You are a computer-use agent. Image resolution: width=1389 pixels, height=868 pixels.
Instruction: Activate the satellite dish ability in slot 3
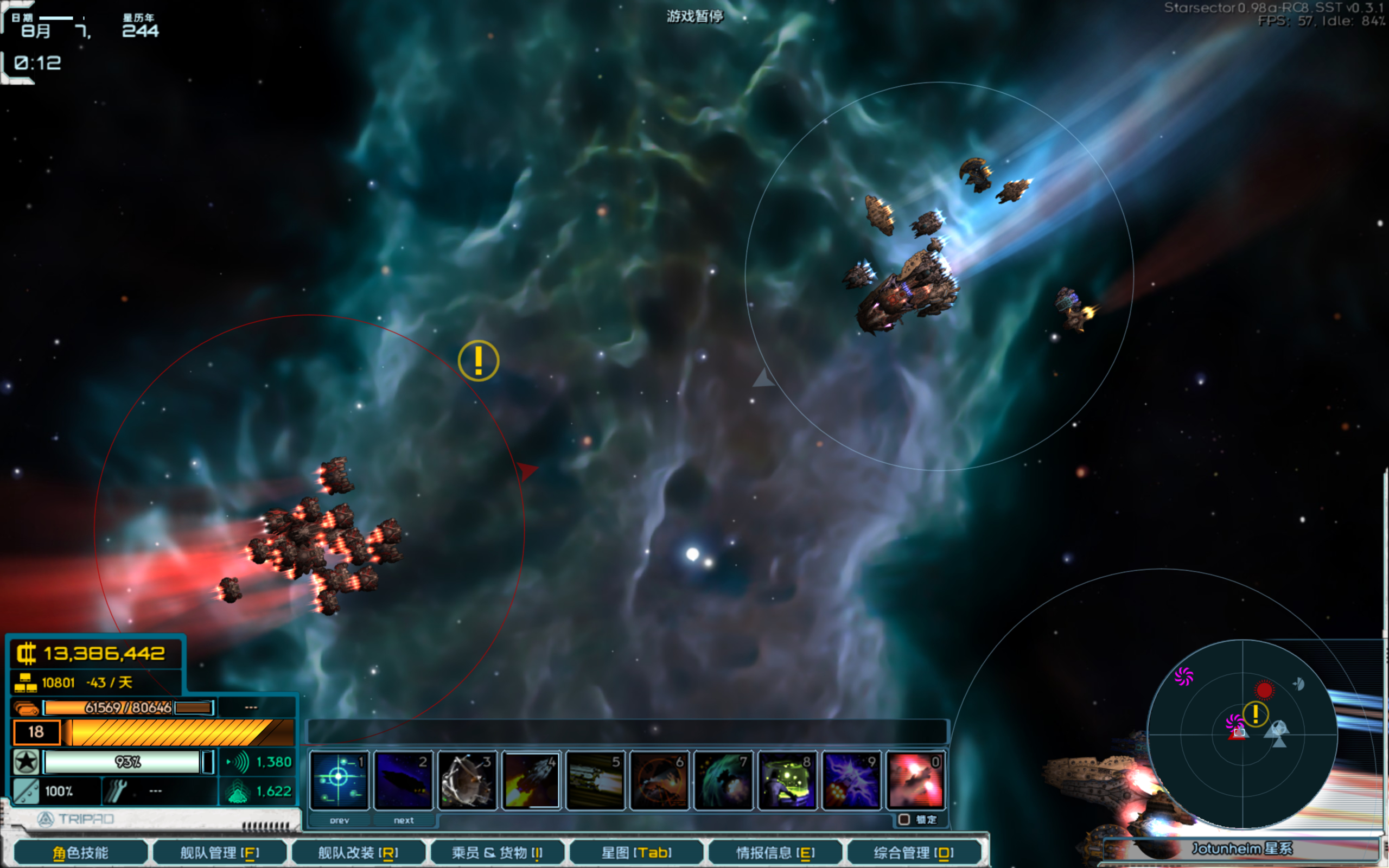click(x=467, y=780)
